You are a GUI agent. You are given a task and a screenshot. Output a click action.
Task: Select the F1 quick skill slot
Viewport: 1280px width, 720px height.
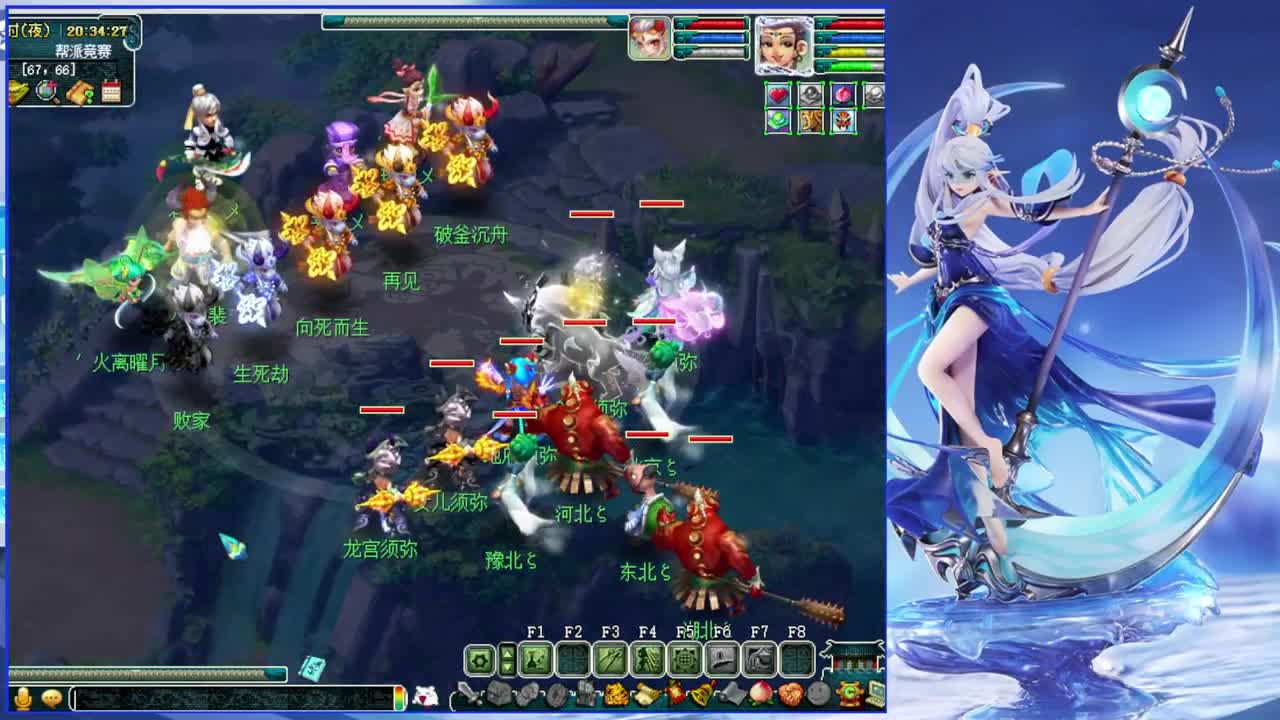click(535, 657)
